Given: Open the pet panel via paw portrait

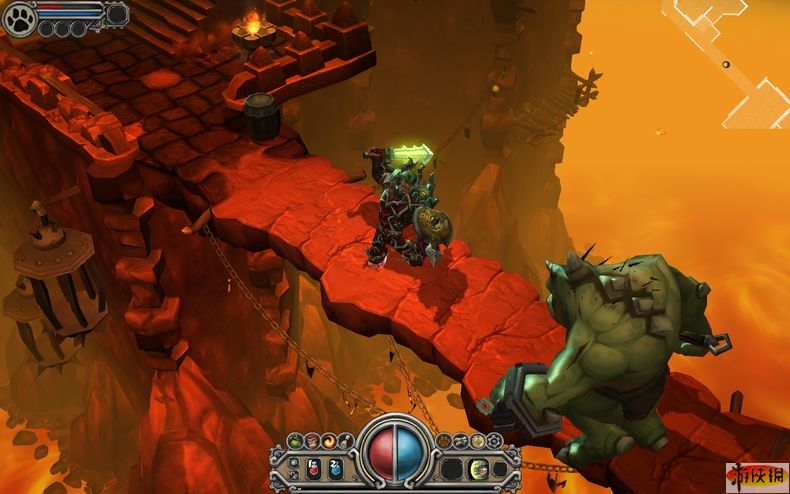Looking at the screenshot, I should click(19, 18).
